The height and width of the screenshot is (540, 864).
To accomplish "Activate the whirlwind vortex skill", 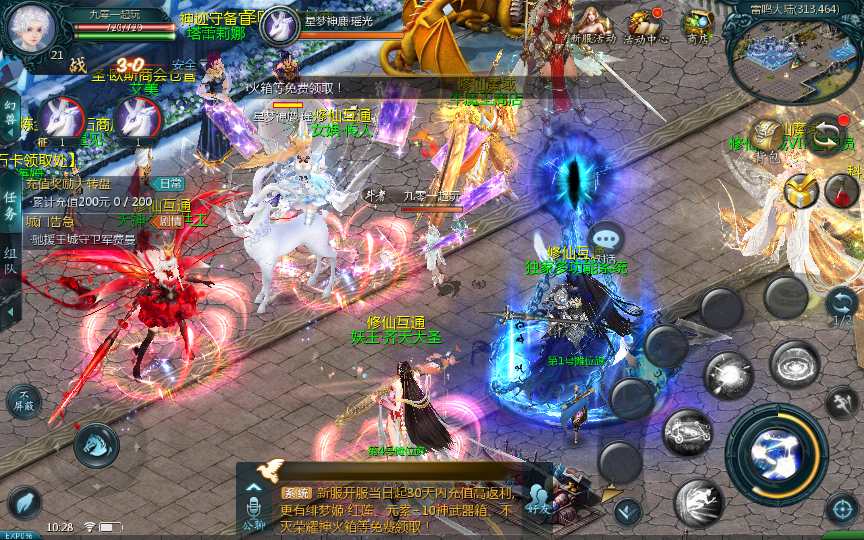I will (x=796, y=364).
